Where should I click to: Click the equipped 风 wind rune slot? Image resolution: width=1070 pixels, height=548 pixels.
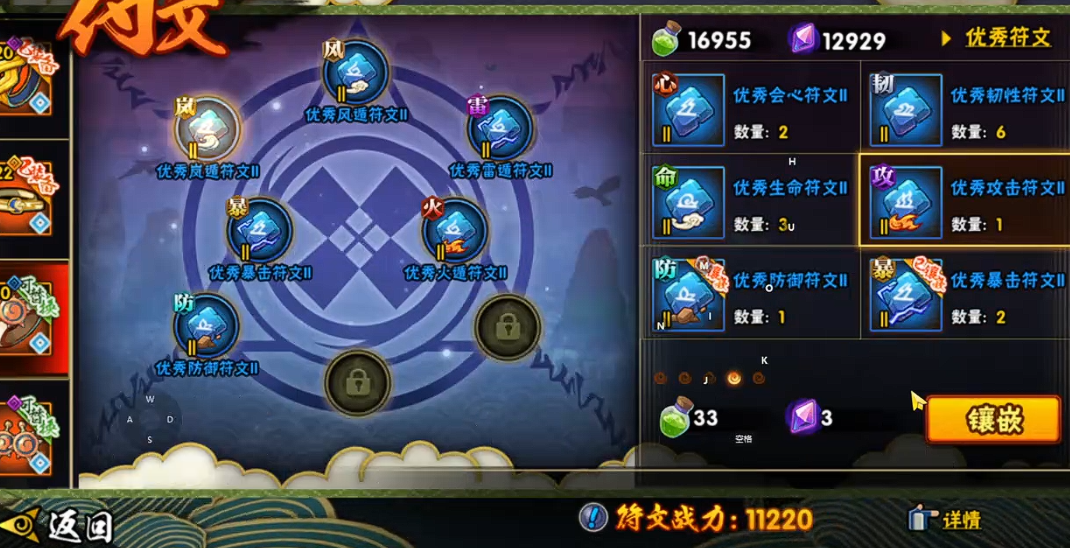click(355, 73)
